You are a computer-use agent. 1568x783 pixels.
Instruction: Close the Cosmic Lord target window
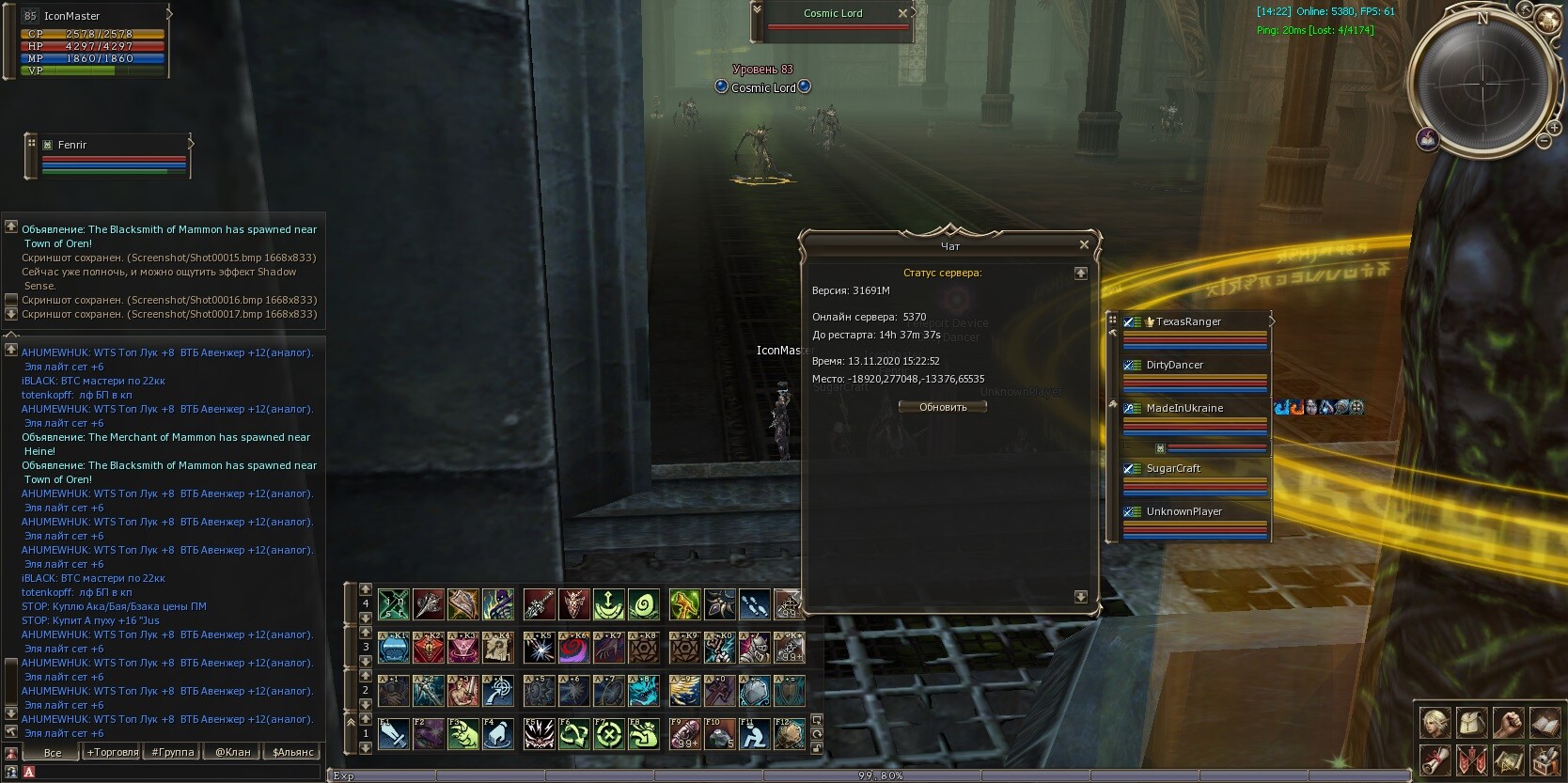point(902,13)
